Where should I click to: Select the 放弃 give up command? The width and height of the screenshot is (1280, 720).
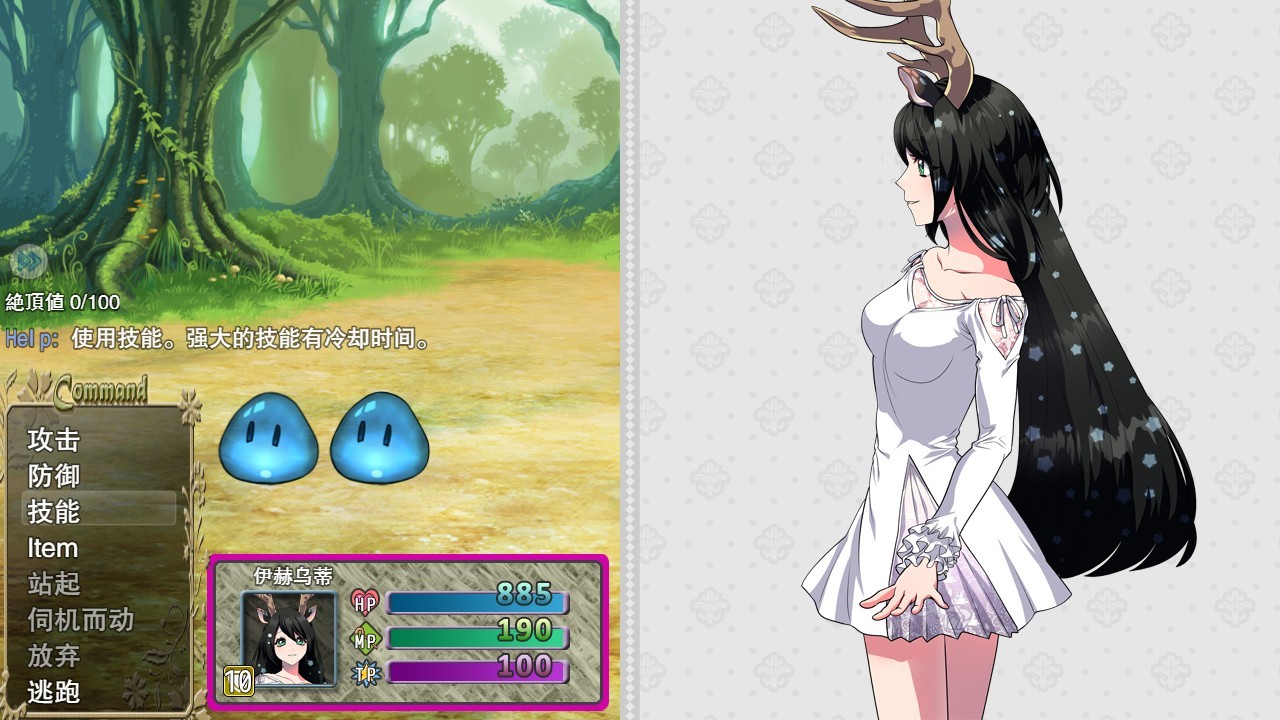pos(54,656)
